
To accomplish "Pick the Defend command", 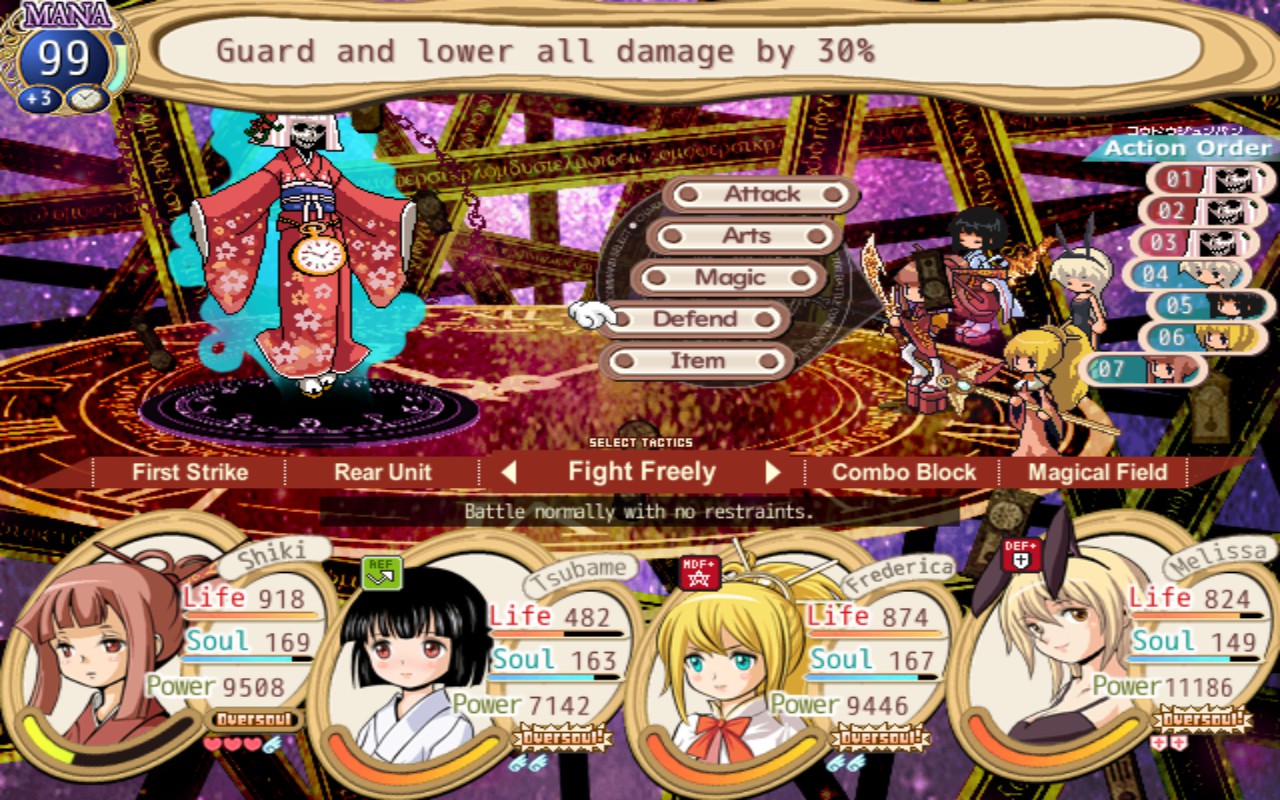I will (695, 320).
